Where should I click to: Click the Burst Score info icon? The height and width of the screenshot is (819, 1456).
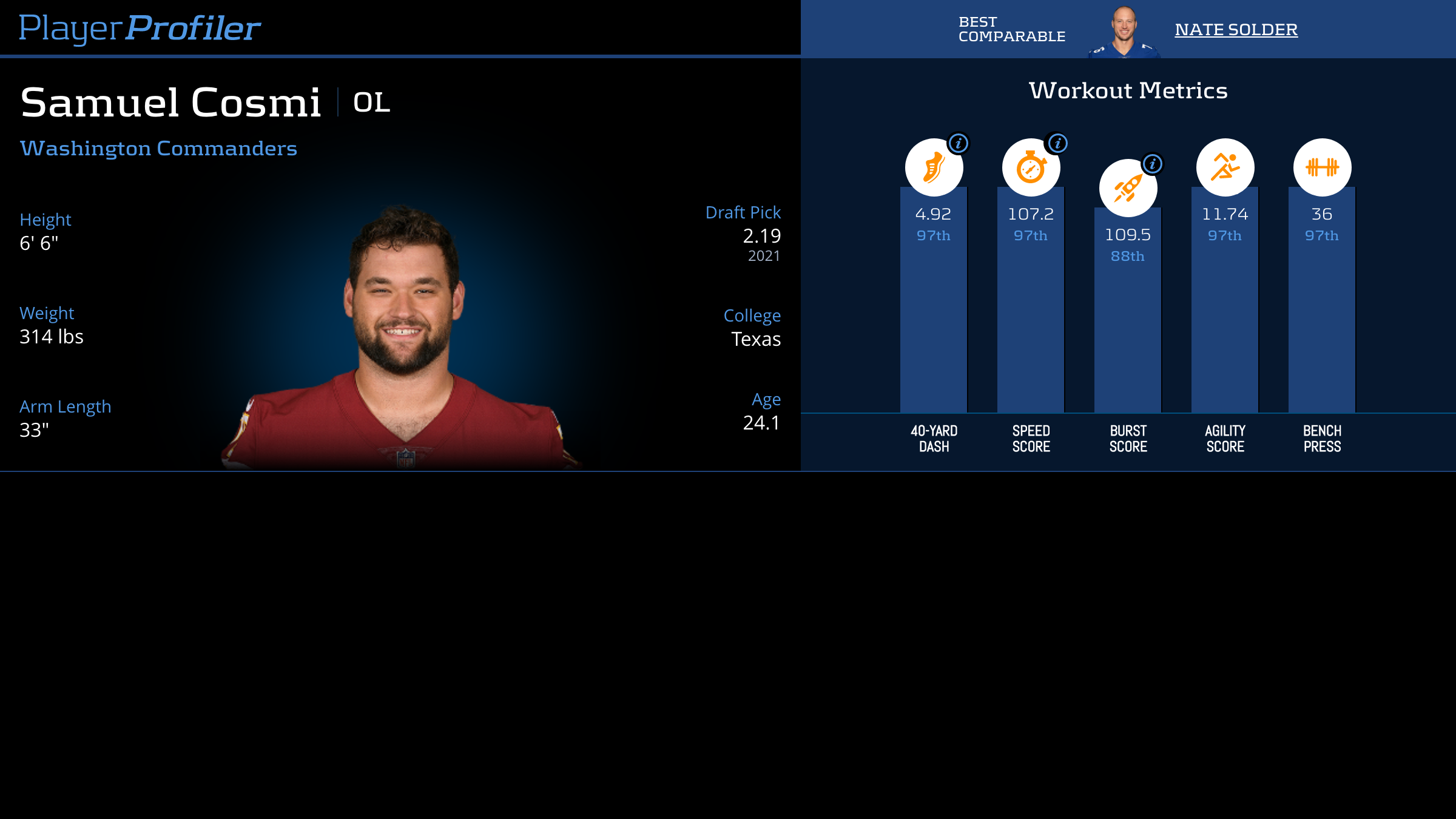tap(1153, 164)
